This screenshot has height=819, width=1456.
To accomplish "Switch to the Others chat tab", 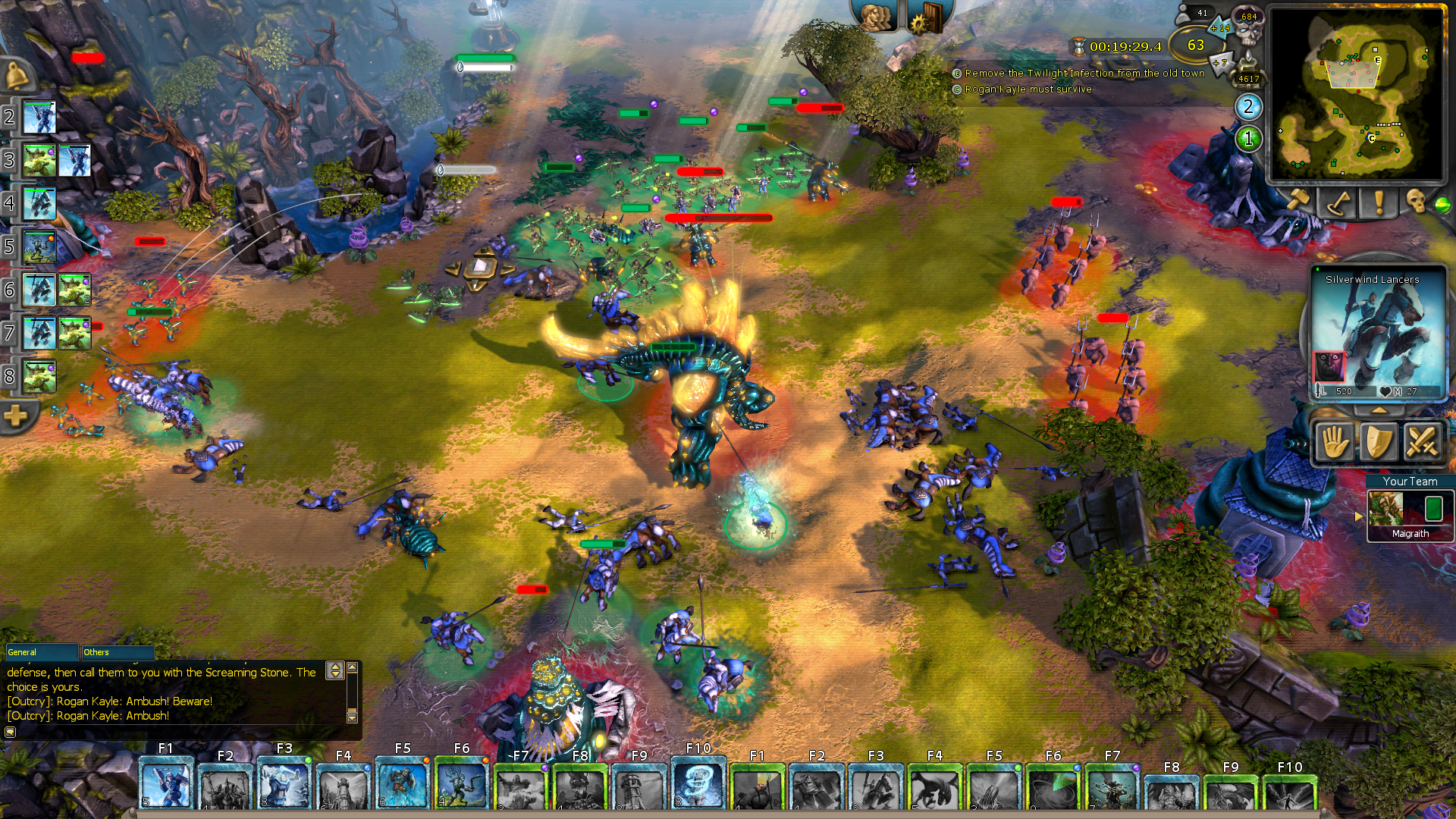I will pos(117,653).
